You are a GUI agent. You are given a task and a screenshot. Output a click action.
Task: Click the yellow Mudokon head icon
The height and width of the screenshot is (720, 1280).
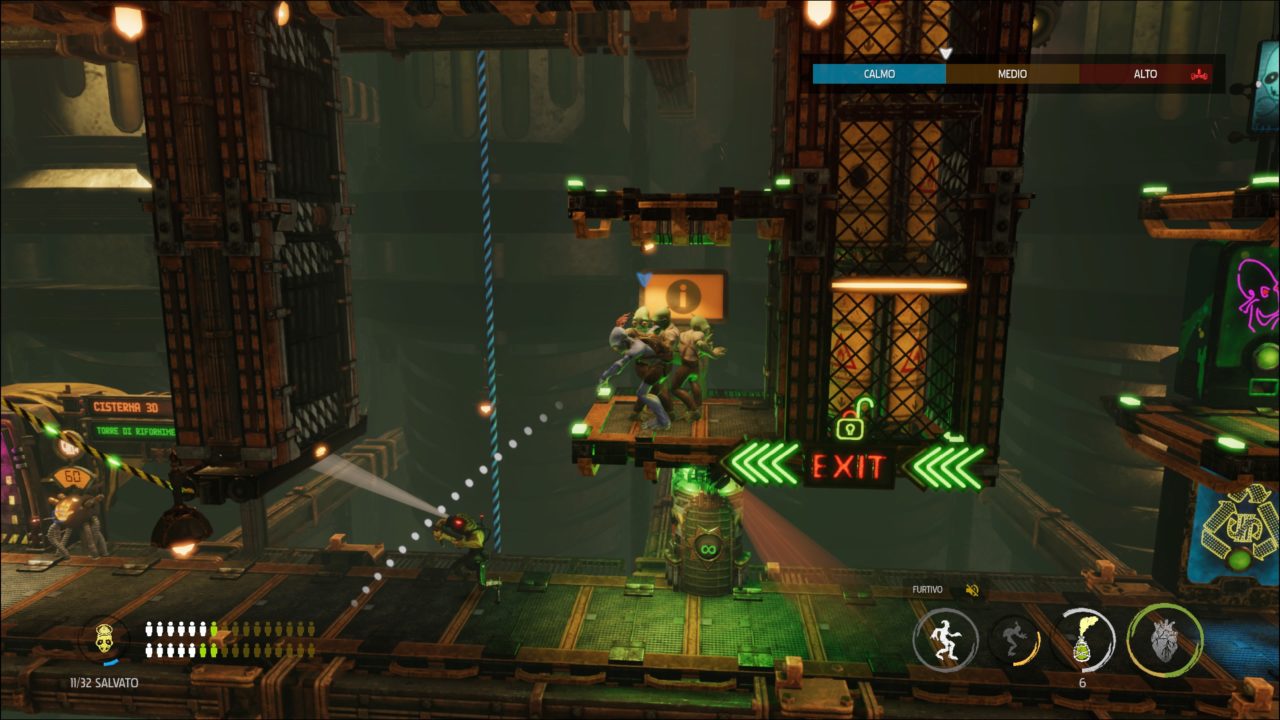click(x=103, y=638)
